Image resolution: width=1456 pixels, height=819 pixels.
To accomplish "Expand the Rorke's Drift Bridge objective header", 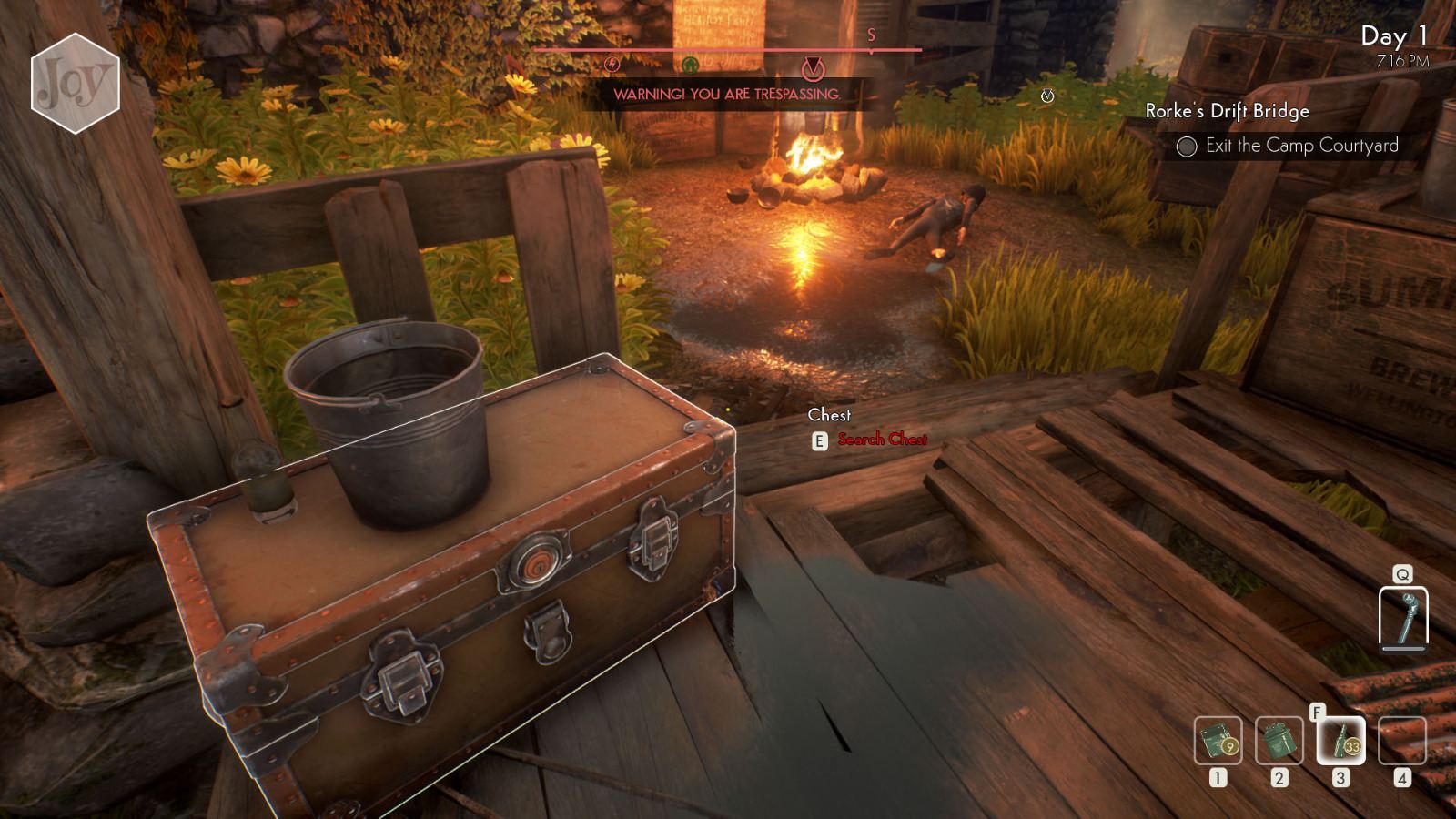I will (1228, 111).
